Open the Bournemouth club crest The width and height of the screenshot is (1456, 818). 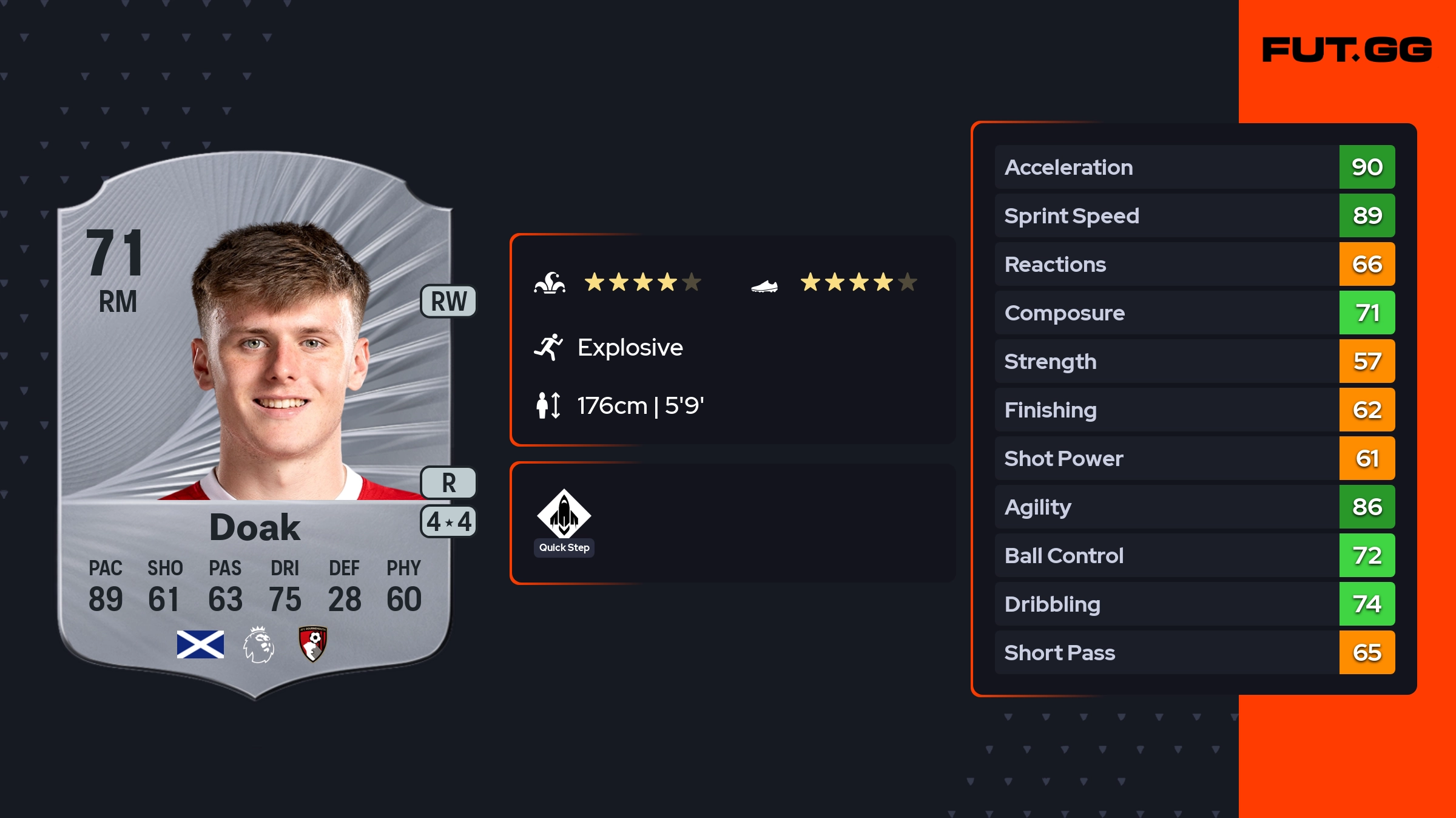pyautogui.click(x=313, y=644)
